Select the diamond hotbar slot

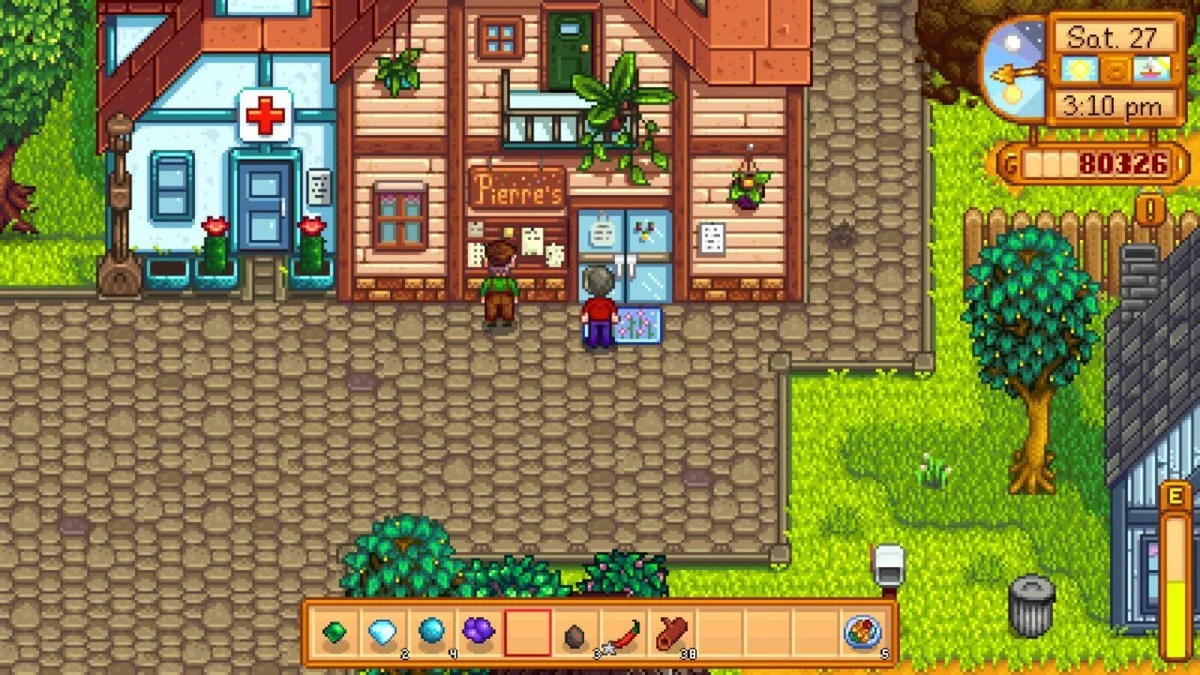382,633
